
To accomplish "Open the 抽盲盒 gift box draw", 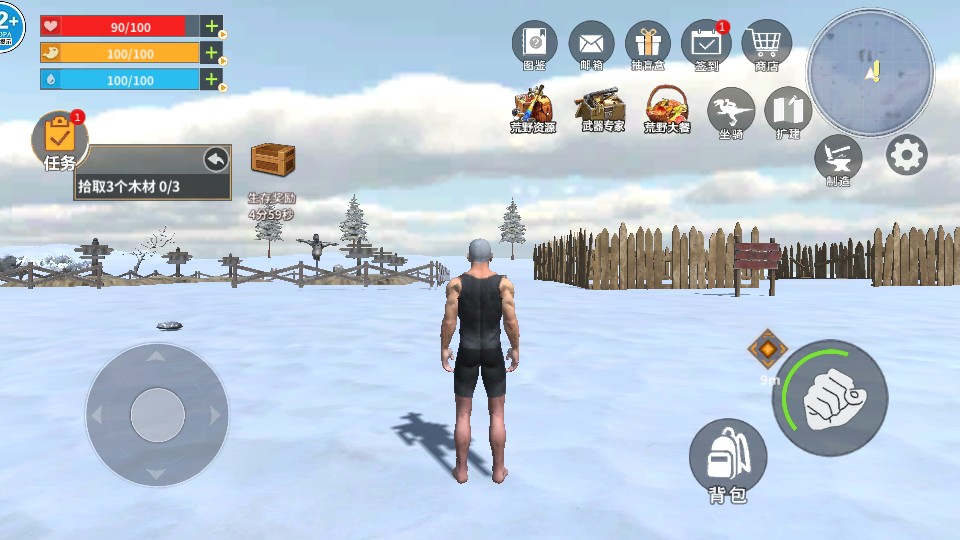I will (648, 44).
